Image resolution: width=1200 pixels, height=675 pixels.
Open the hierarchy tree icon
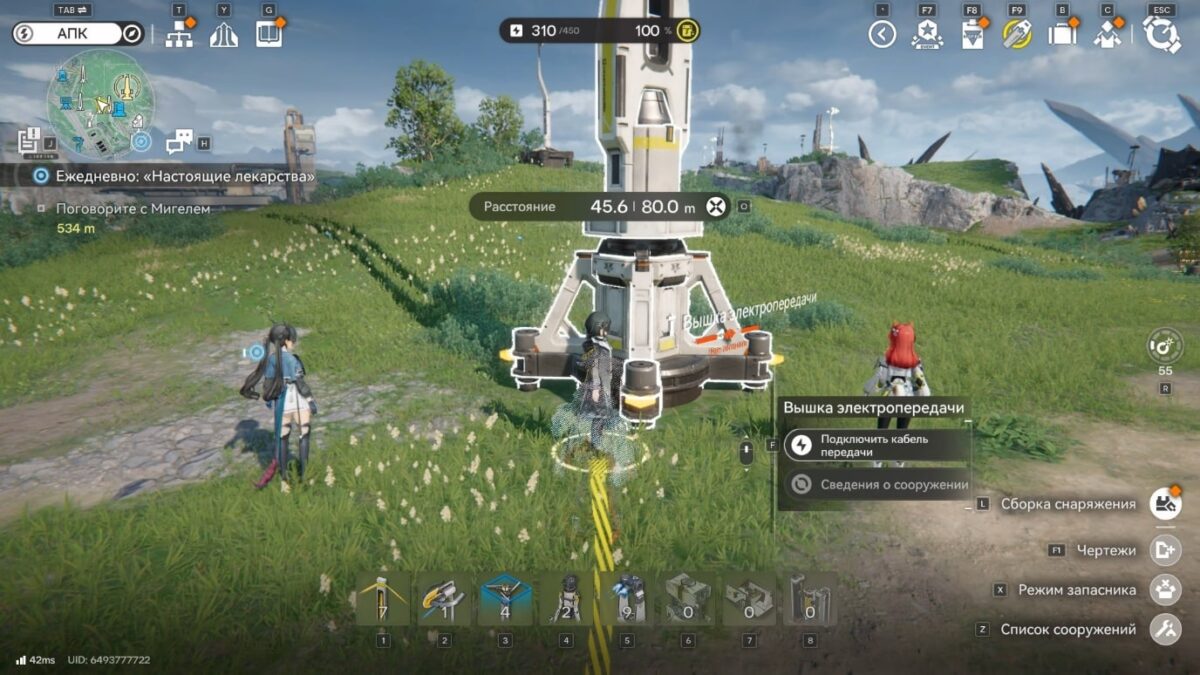coord(179,35)
